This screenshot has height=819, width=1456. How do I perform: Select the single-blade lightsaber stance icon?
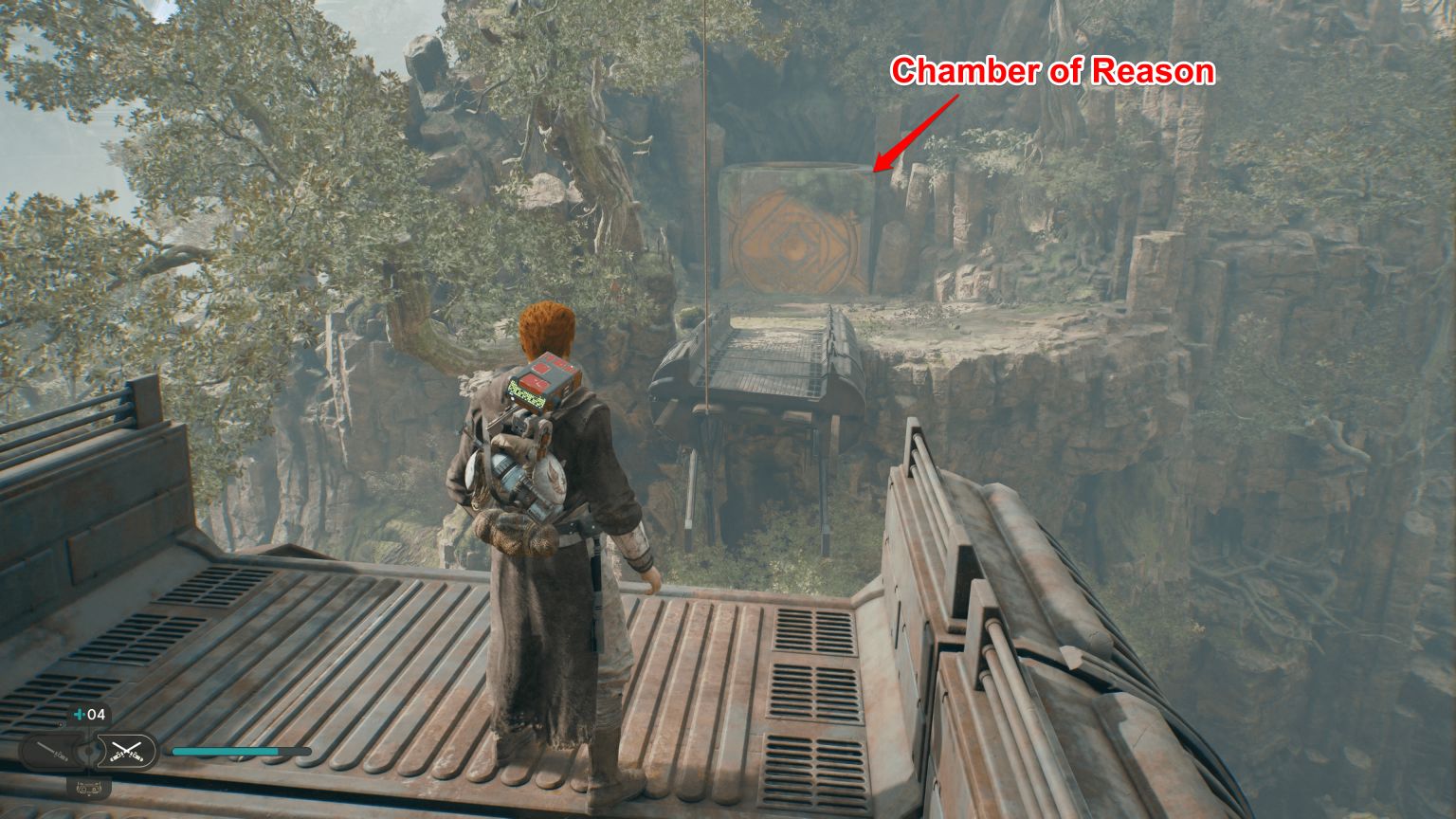49,750
